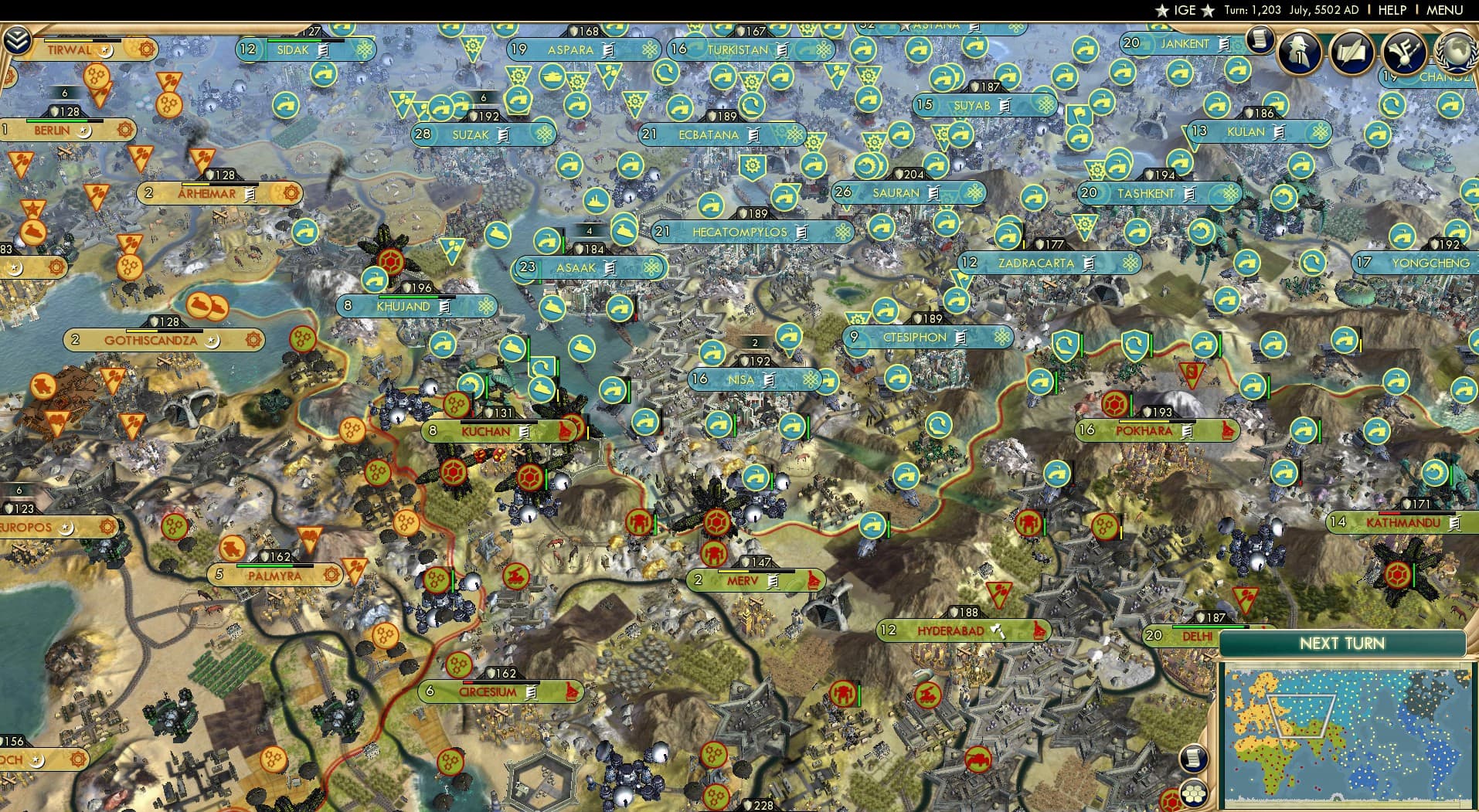Open the city view for Suzak
This screenshot has height=812, width=1479.
tap(471, 134)
